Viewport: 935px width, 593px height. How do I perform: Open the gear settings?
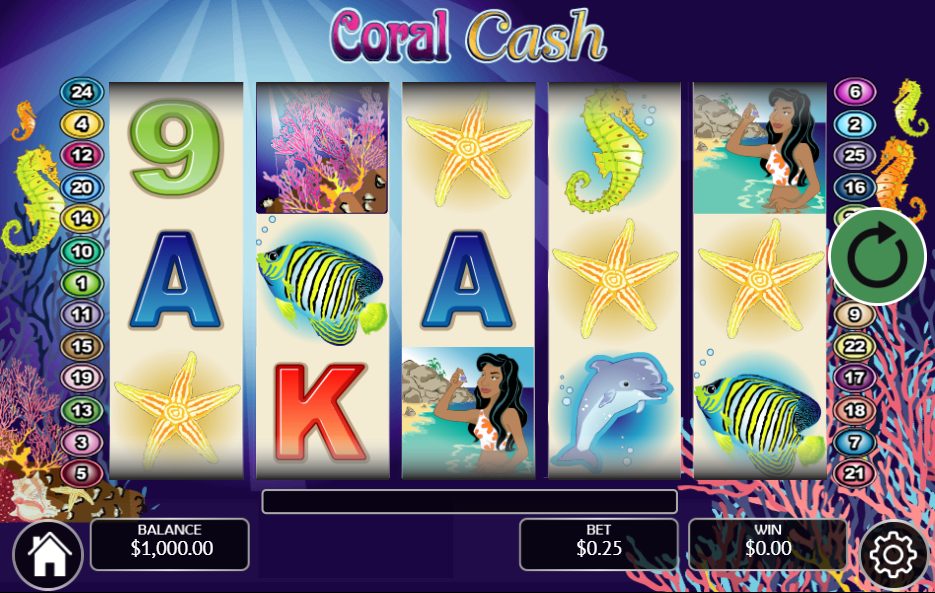tap(893, 555)
